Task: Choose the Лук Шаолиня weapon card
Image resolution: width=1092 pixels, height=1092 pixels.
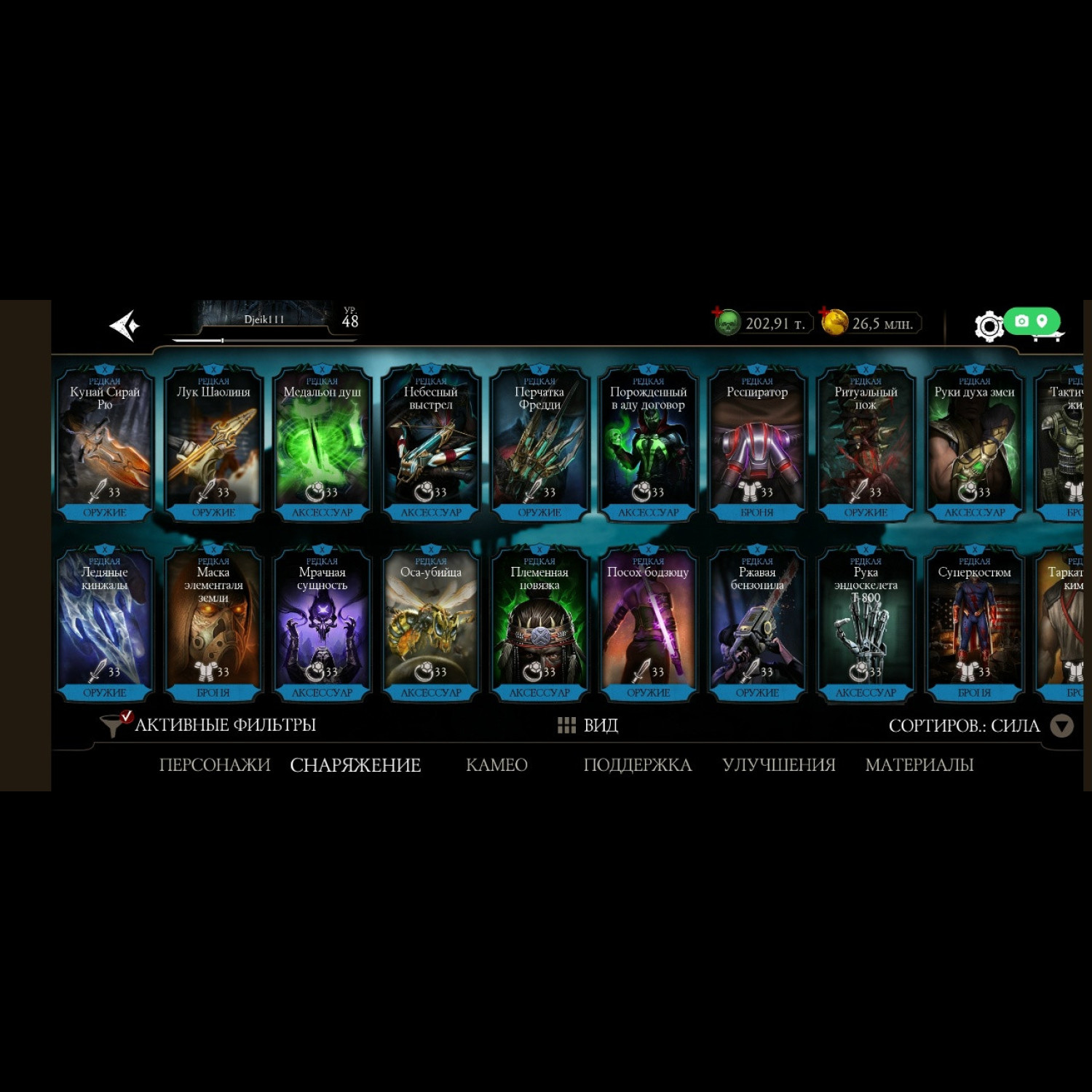Action: tap(213, 444)
